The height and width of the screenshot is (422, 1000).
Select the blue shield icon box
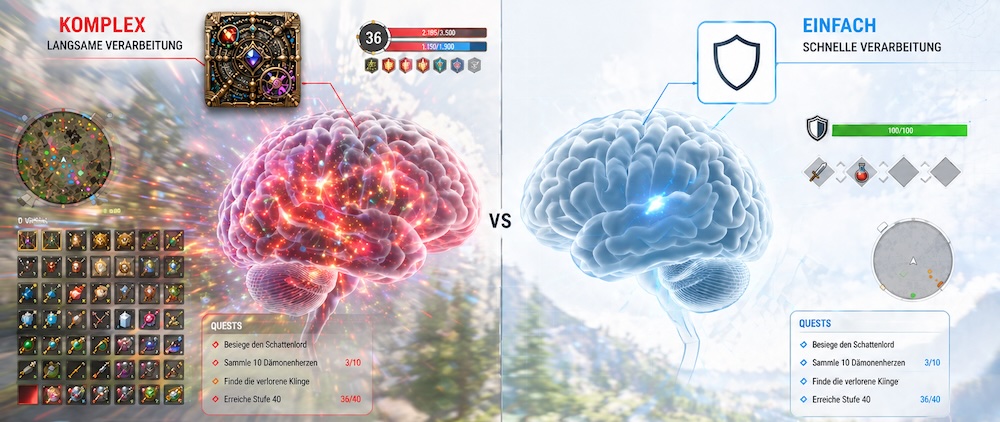tap(734, 62)
